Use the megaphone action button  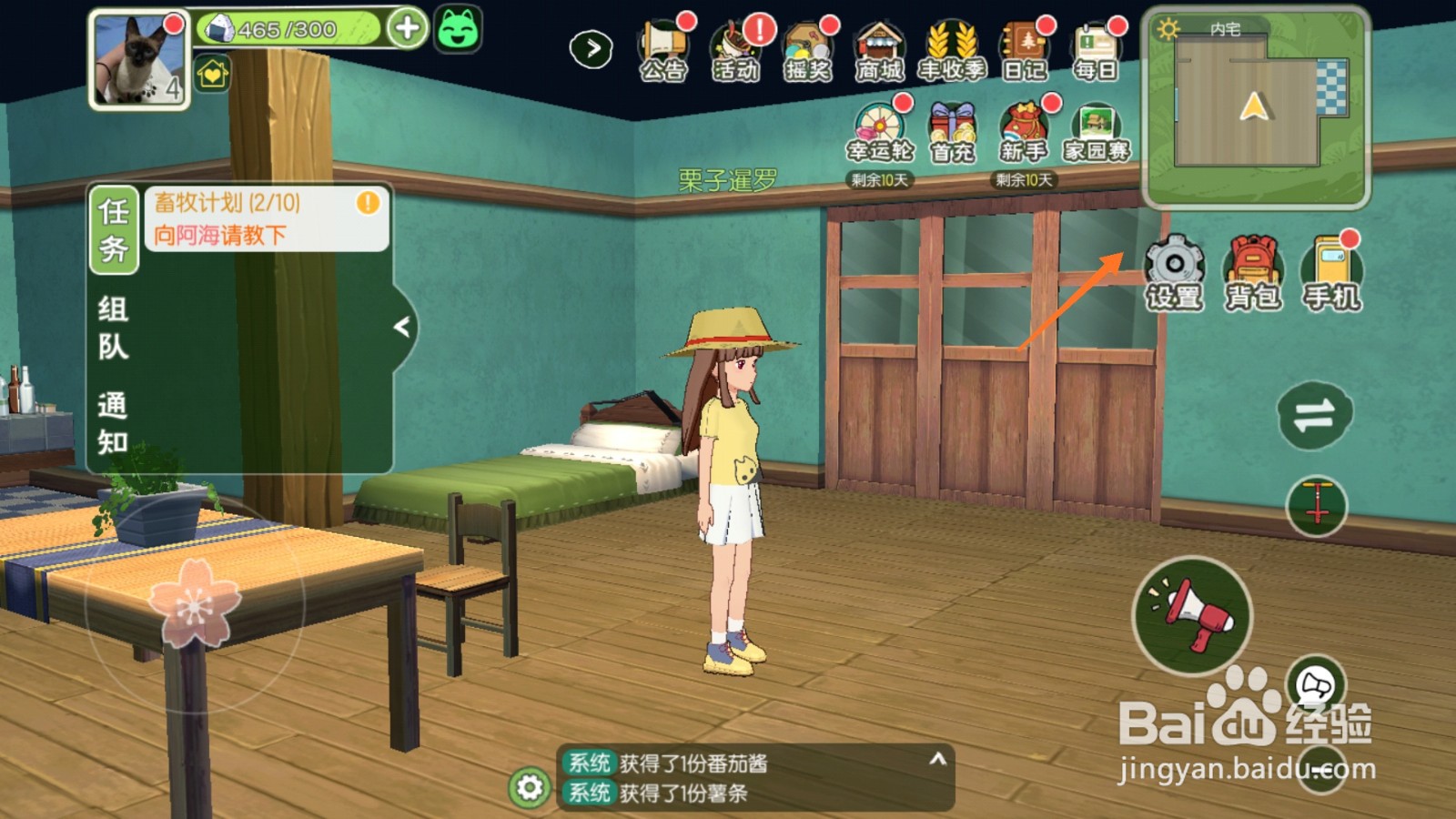tap(1192, 615)
